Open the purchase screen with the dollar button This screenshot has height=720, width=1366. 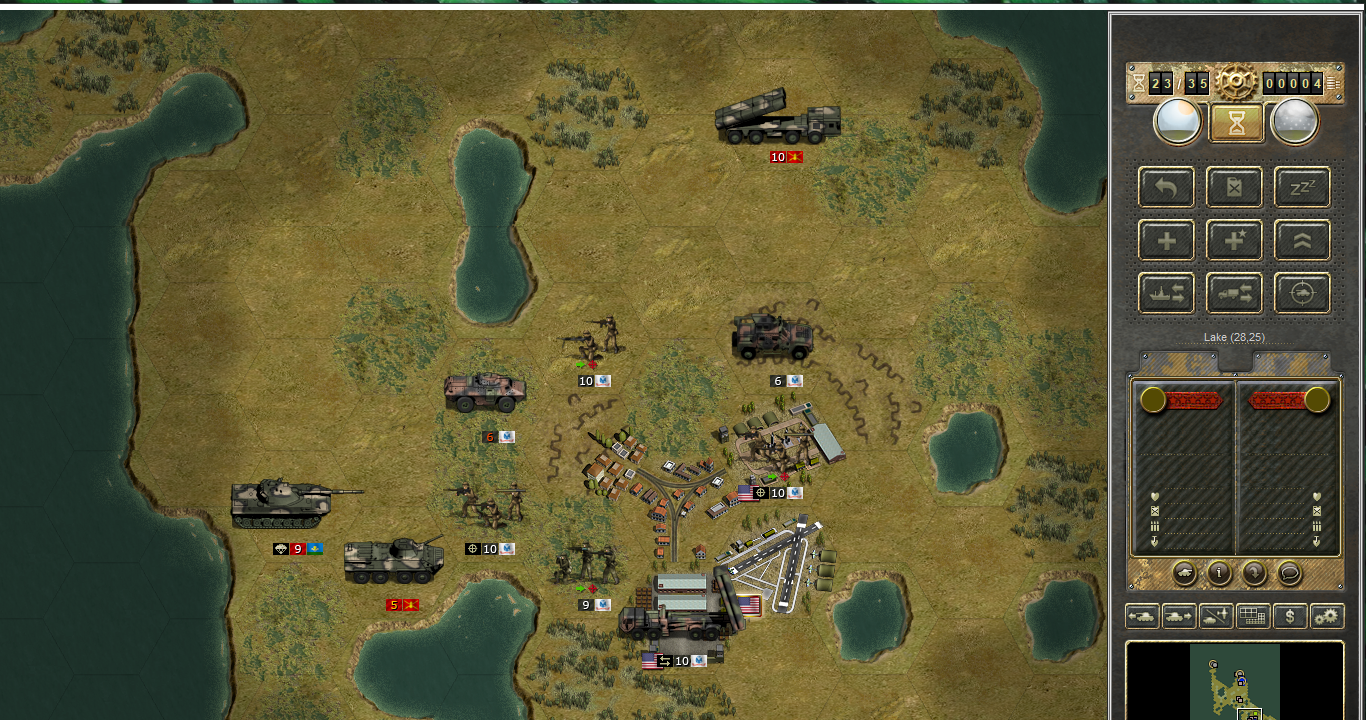coord(1290,616)
